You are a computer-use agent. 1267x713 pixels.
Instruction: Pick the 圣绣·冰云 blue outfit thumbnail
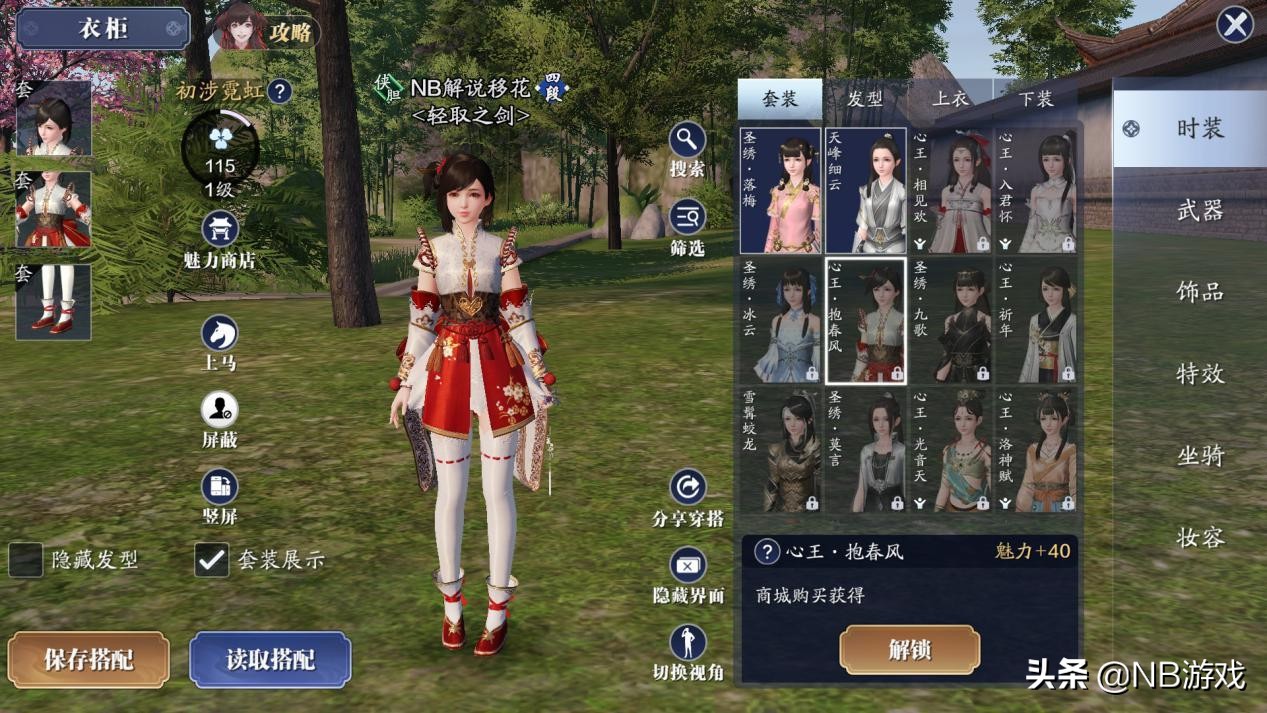[781, 321]
